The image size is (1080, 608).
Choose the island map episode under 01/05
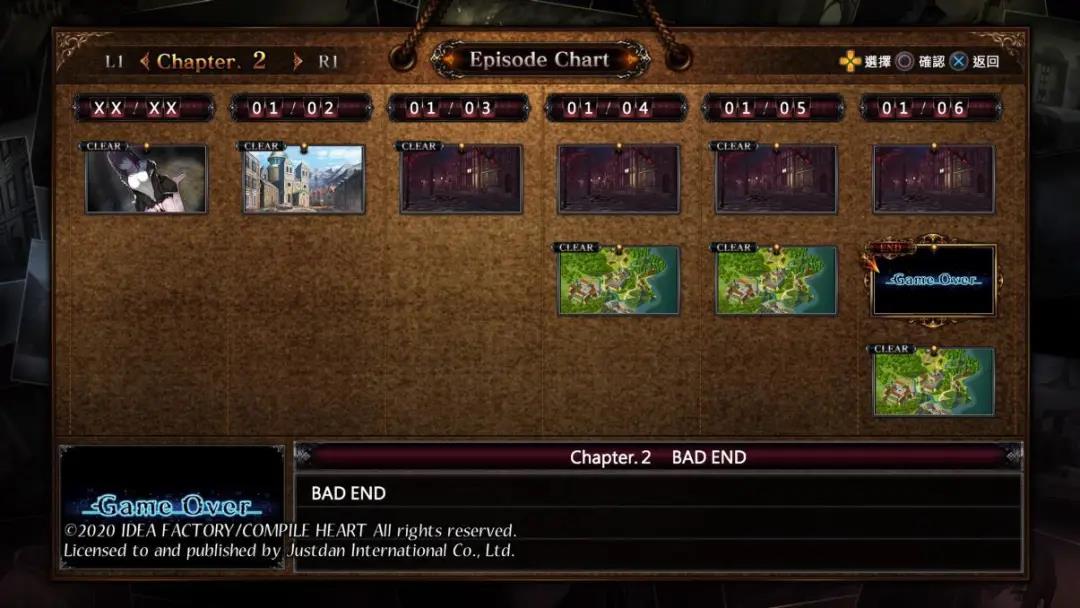point(776,281)
